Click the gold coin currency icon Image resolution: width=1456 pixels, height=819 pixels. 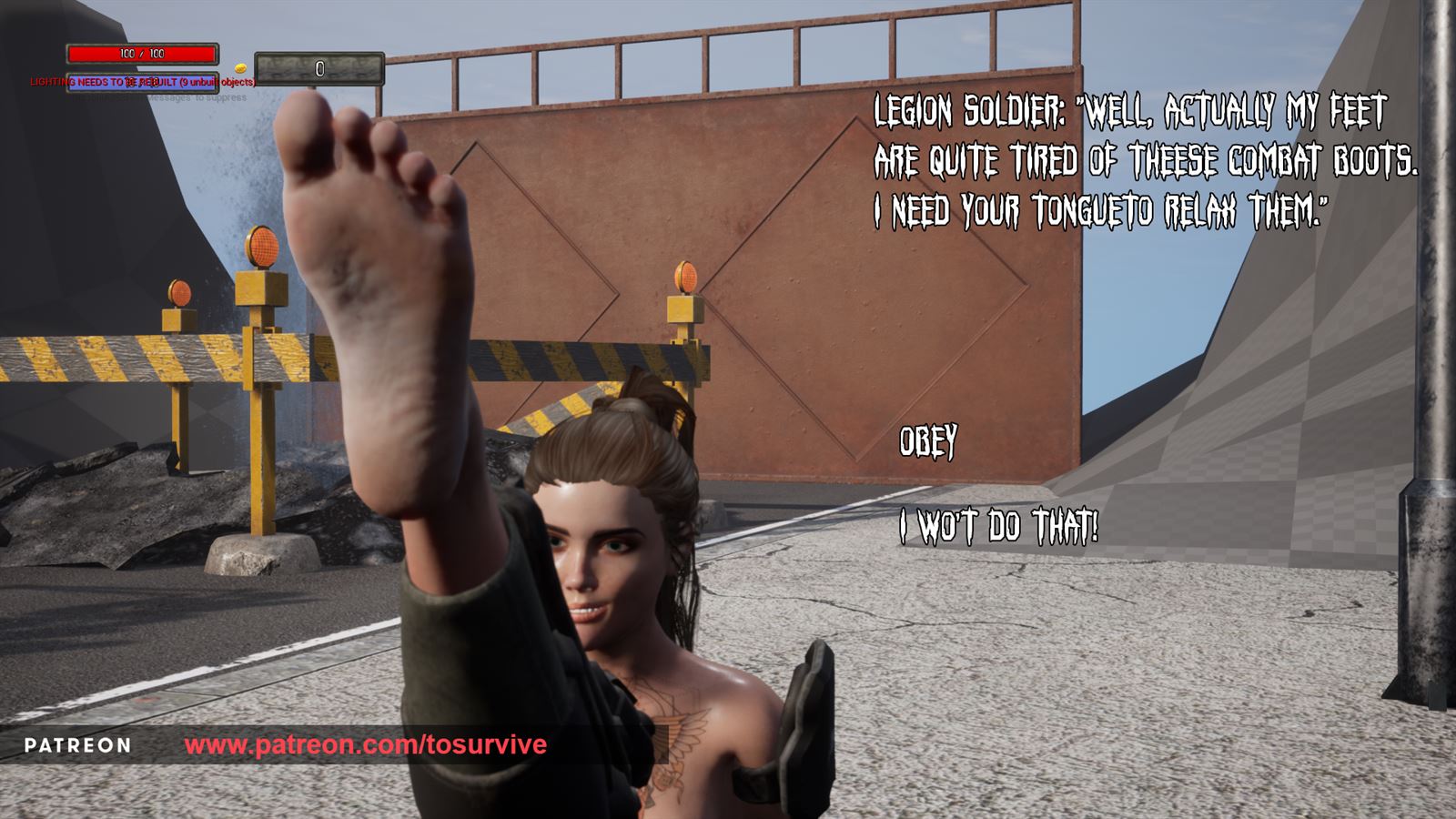click(x=240, y=67)
